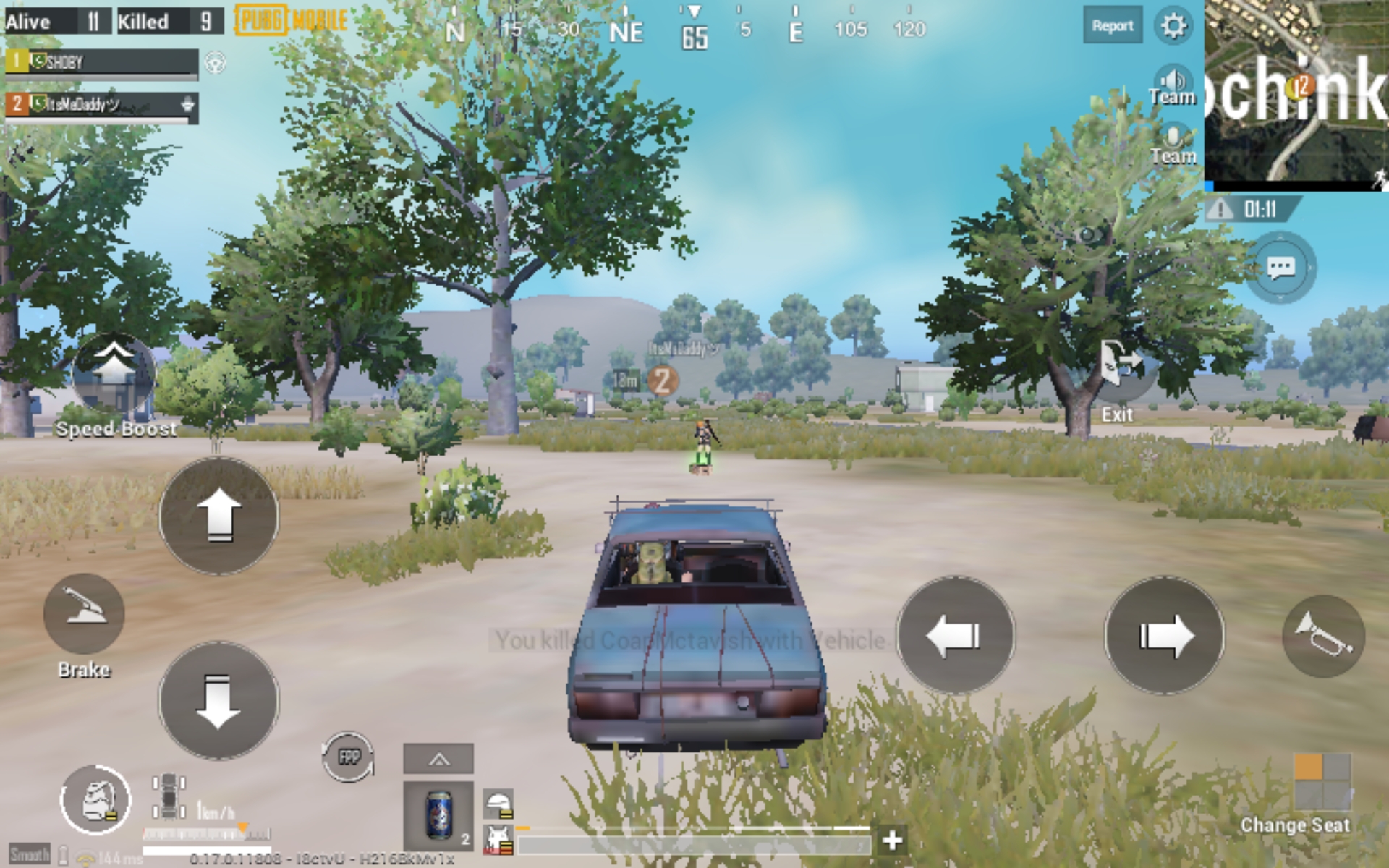
Task: Honk the vehicle horn
Action: tap(1323, 635)
